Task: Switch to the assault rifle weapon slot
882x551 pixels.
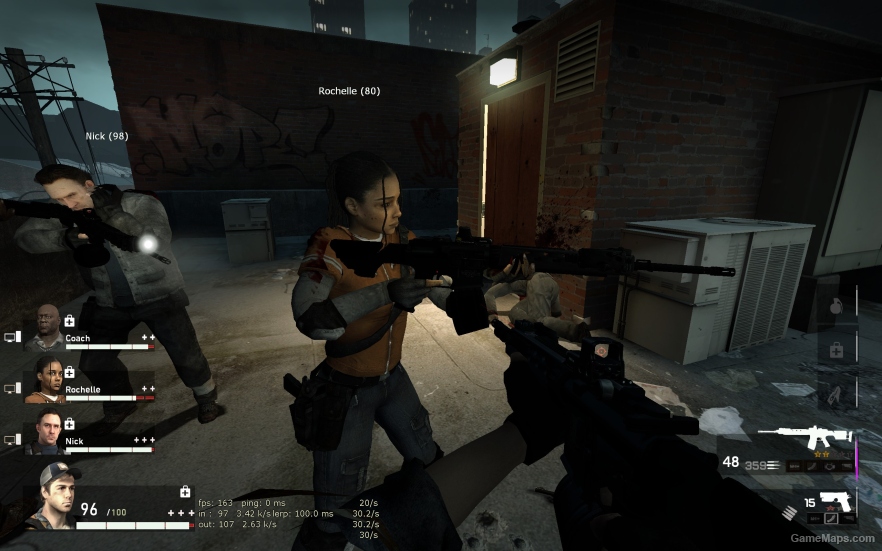Action: (x=804, y=437)
